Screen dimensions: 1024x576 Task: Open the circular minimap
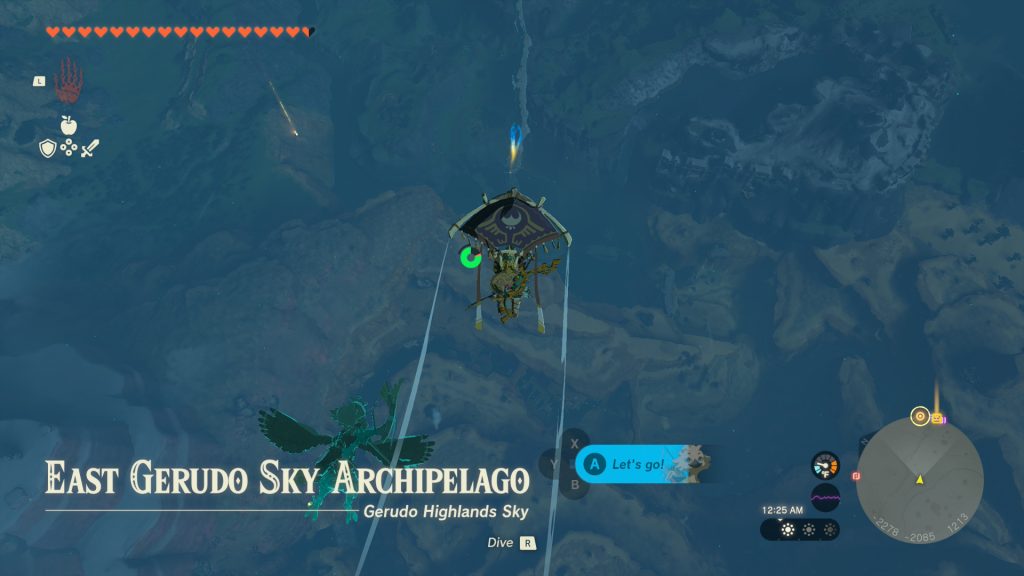[919, 479]
